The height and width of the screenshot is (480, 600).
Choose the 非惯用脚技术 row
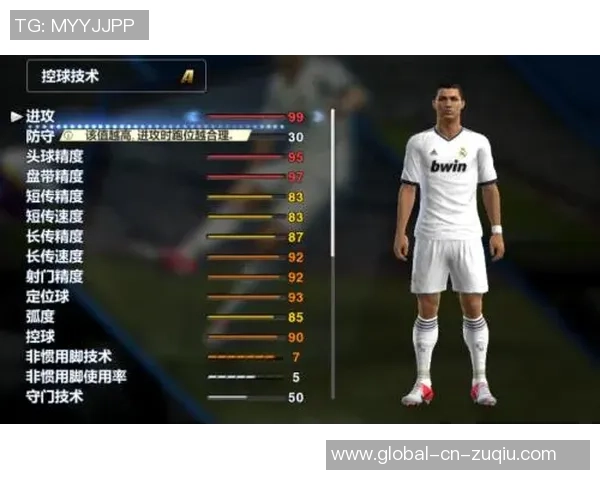pyautogui.click(x=68, y=357)
